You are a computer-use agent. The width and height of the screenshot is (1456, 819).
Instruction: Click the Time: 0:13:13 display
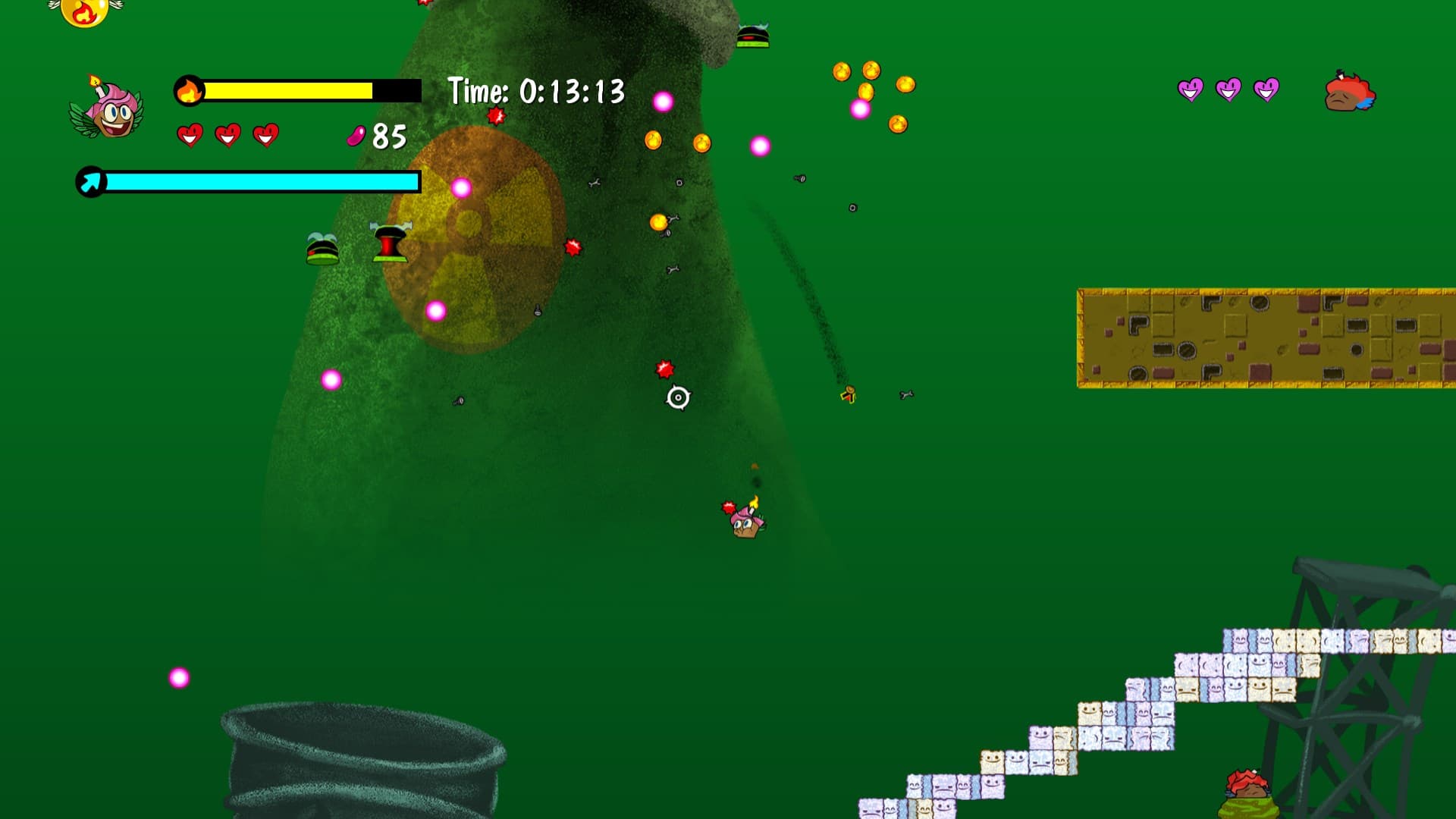click(x=536, y=91)
